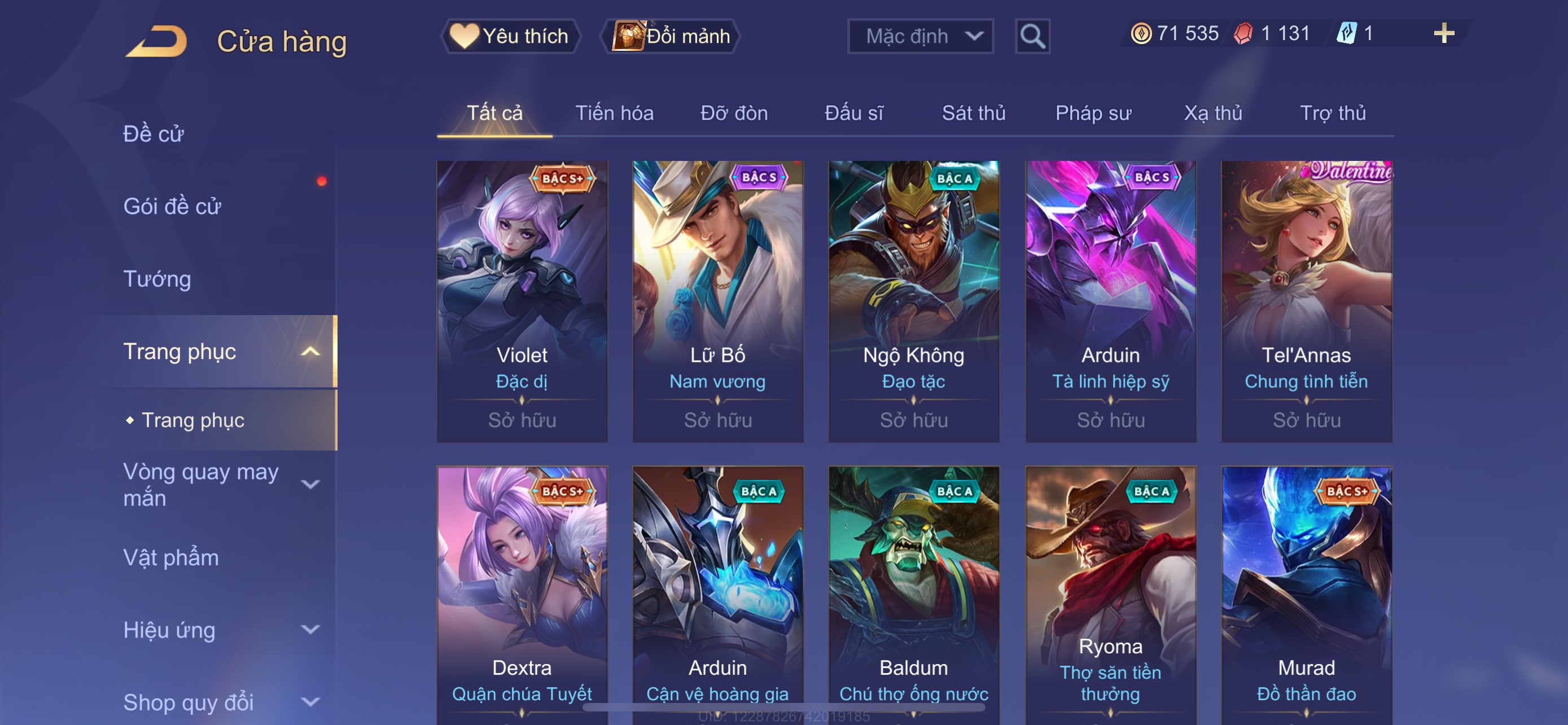Filter by the Pháp sư tab
The width and height of the screenshot is (1568, 725).
tap(1093, 113)
